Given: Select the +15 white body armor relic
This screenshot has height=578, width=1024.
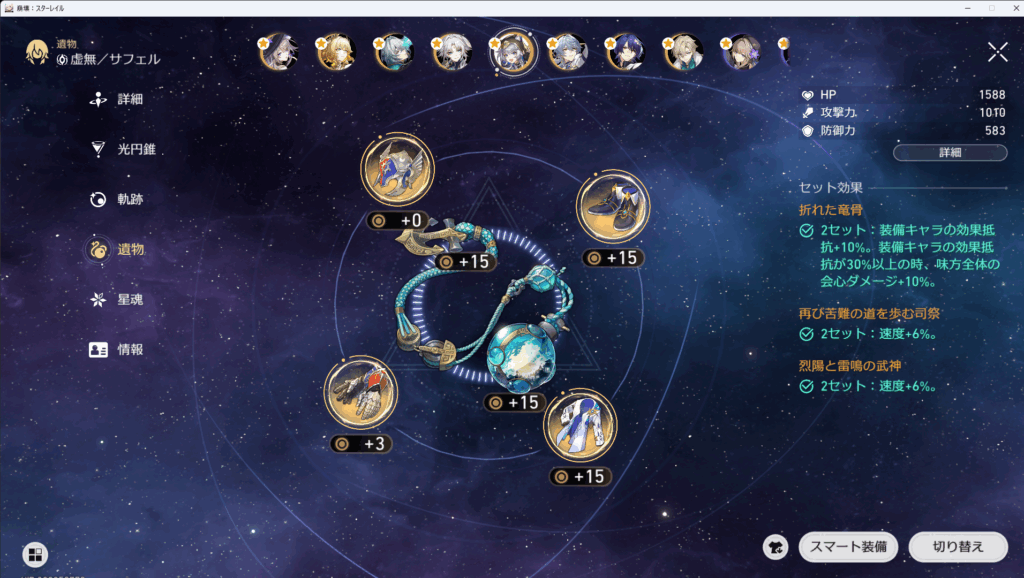Looking at the screenshot, I should point(580,425).
